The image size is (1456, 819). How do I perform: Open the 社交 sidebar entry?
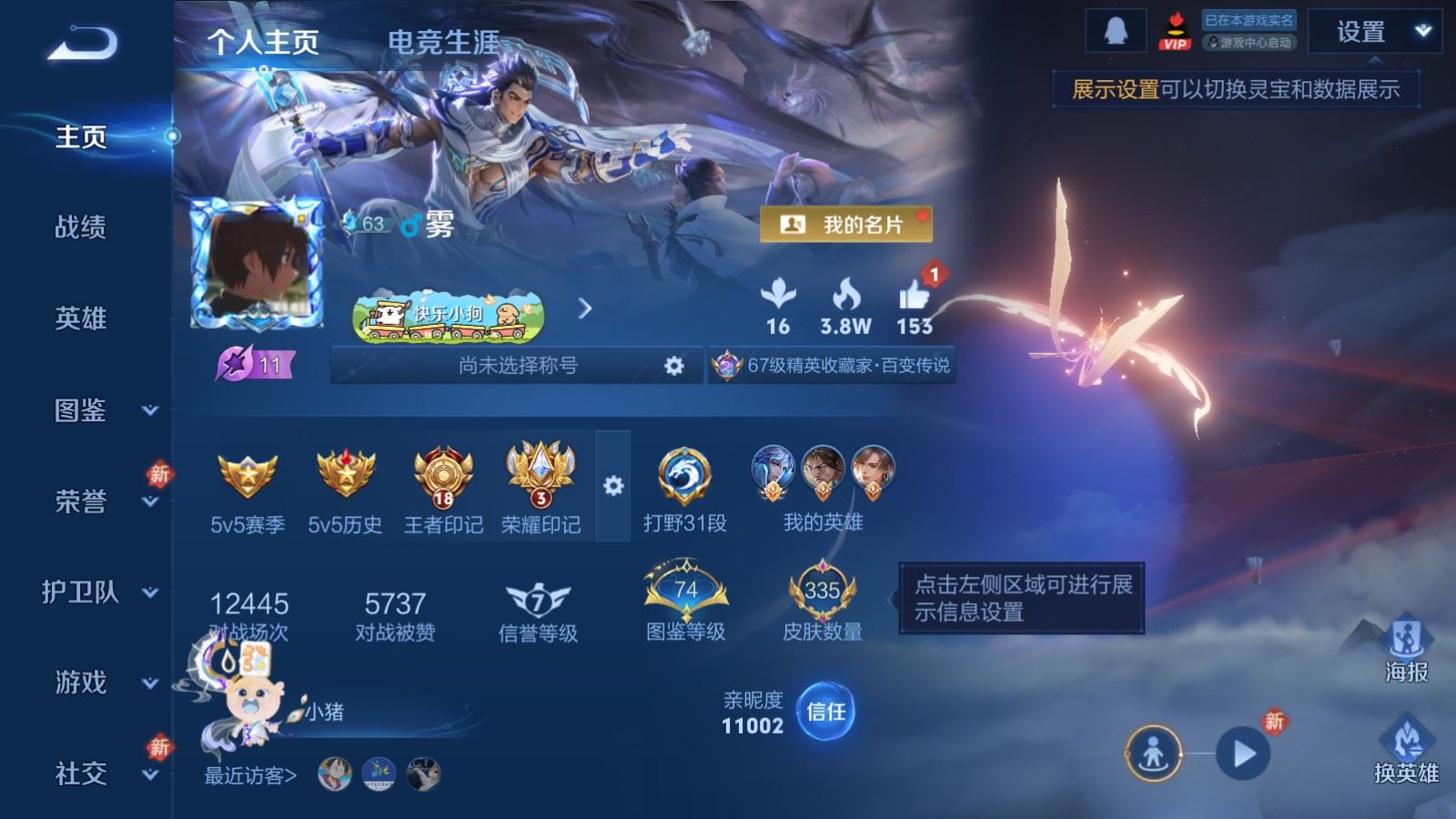pyautogui.click(x=100, y=773)
